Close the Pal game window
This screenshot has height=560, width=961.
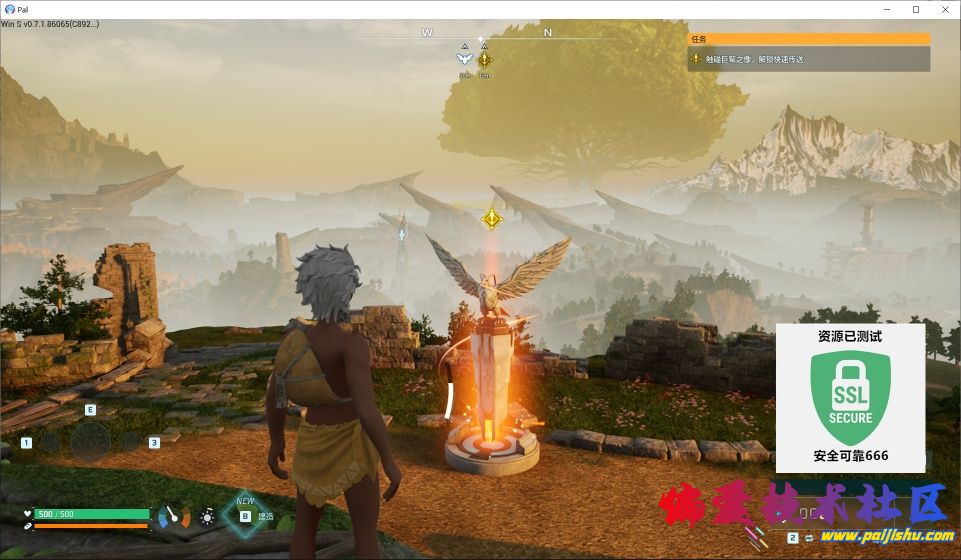944,9
